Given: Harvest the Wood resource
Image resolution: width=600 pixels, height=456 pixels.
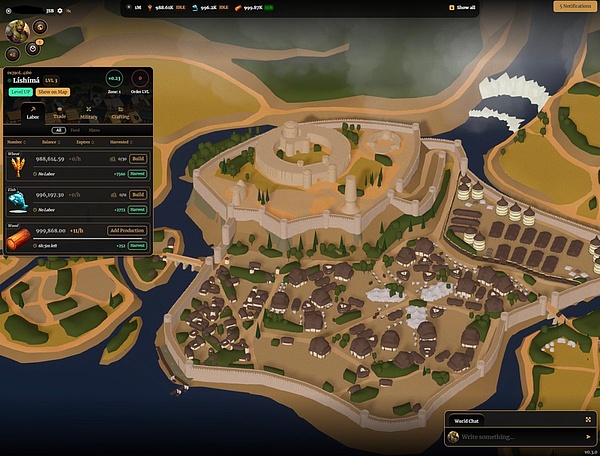Looking at the screenshot, I should click(138, 244).
